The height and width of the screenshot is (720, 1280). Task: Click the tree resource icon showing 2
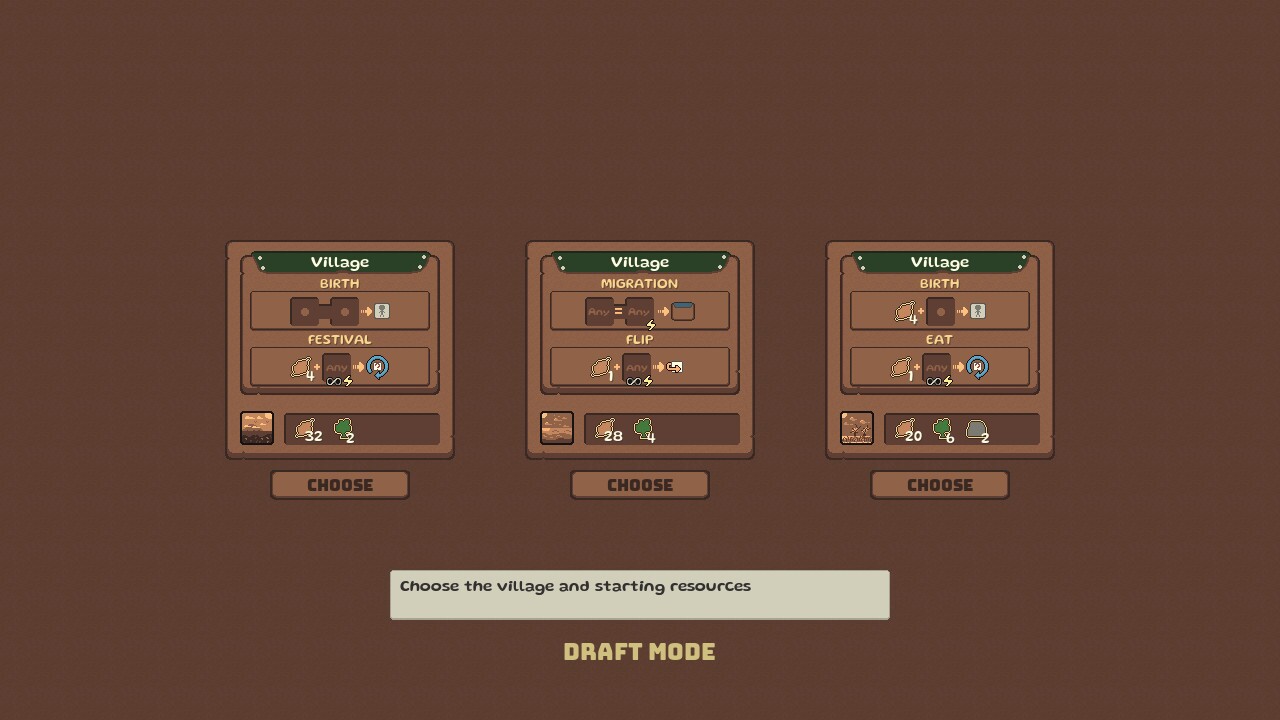click(x=342, y=430)
